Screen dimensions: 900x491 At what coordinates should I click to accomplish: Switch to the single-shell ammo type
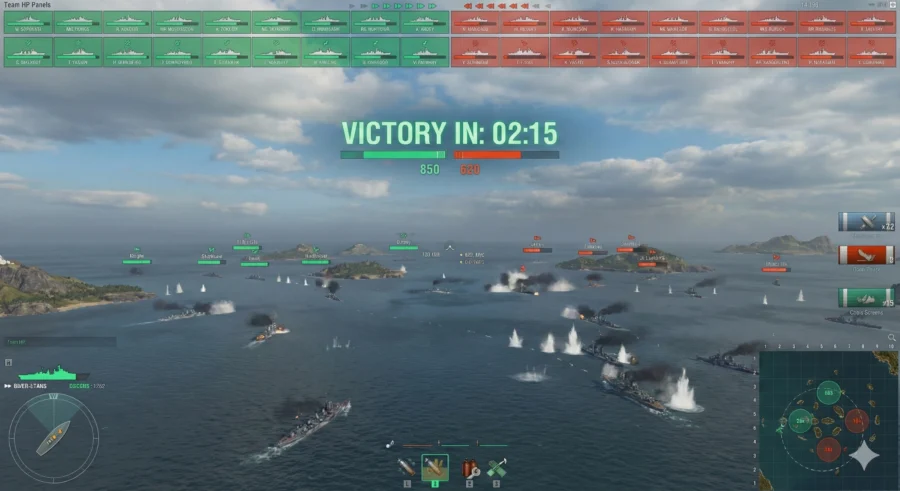coord(407,467)
